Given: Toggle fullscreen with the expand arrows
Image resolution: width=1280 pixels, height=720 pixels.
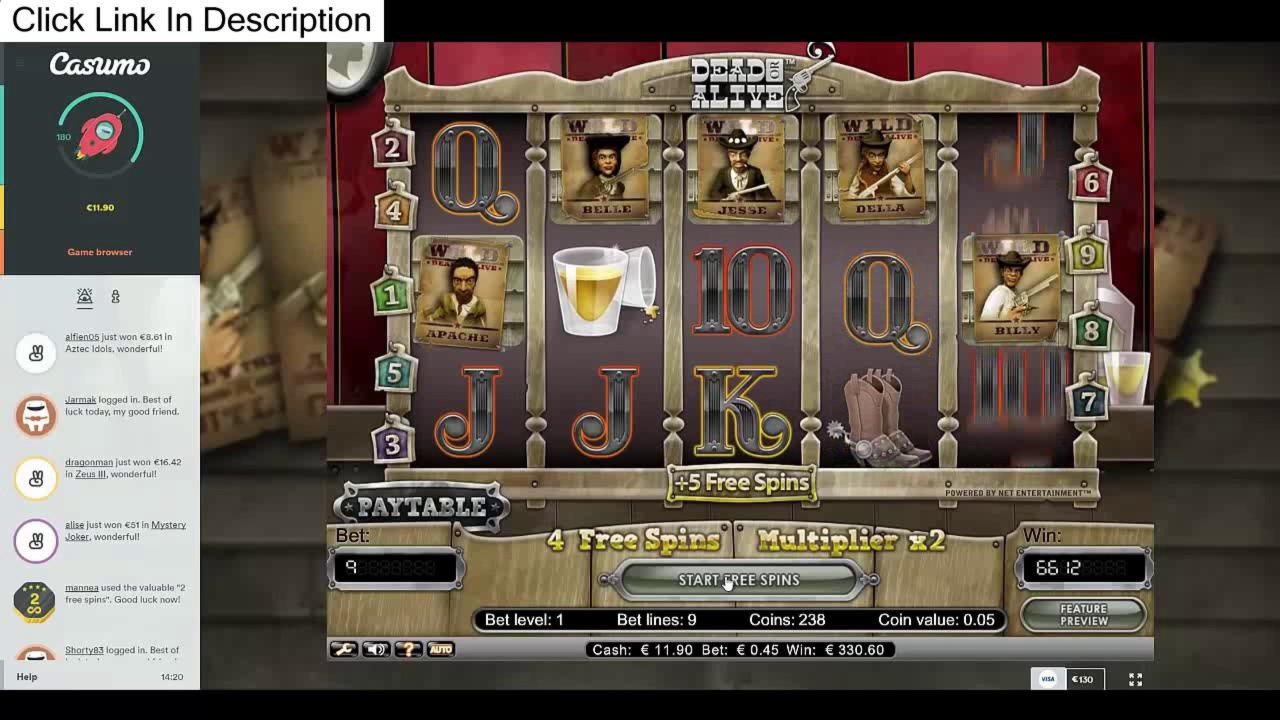Looking at the screenshot, I should click(1135, 679).
